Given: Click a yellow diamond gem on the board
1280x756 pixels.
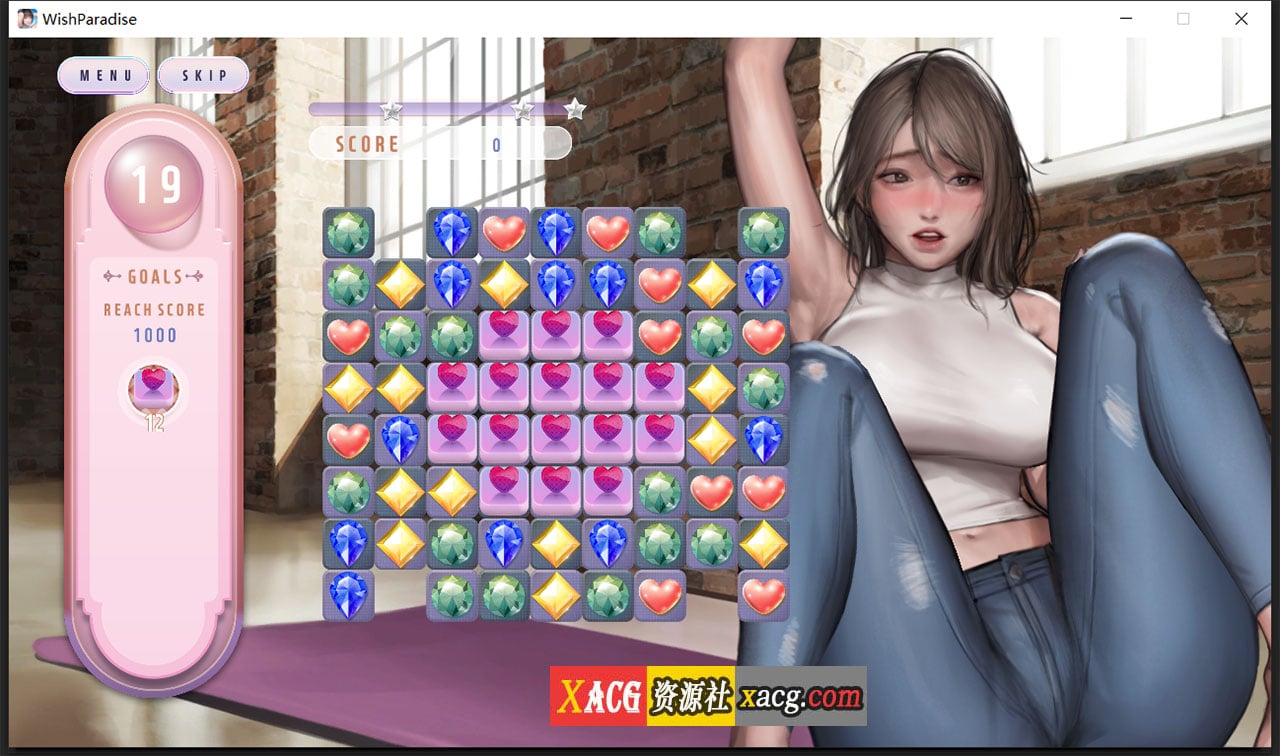Looking at the screenshot, I should coord(399,284).
